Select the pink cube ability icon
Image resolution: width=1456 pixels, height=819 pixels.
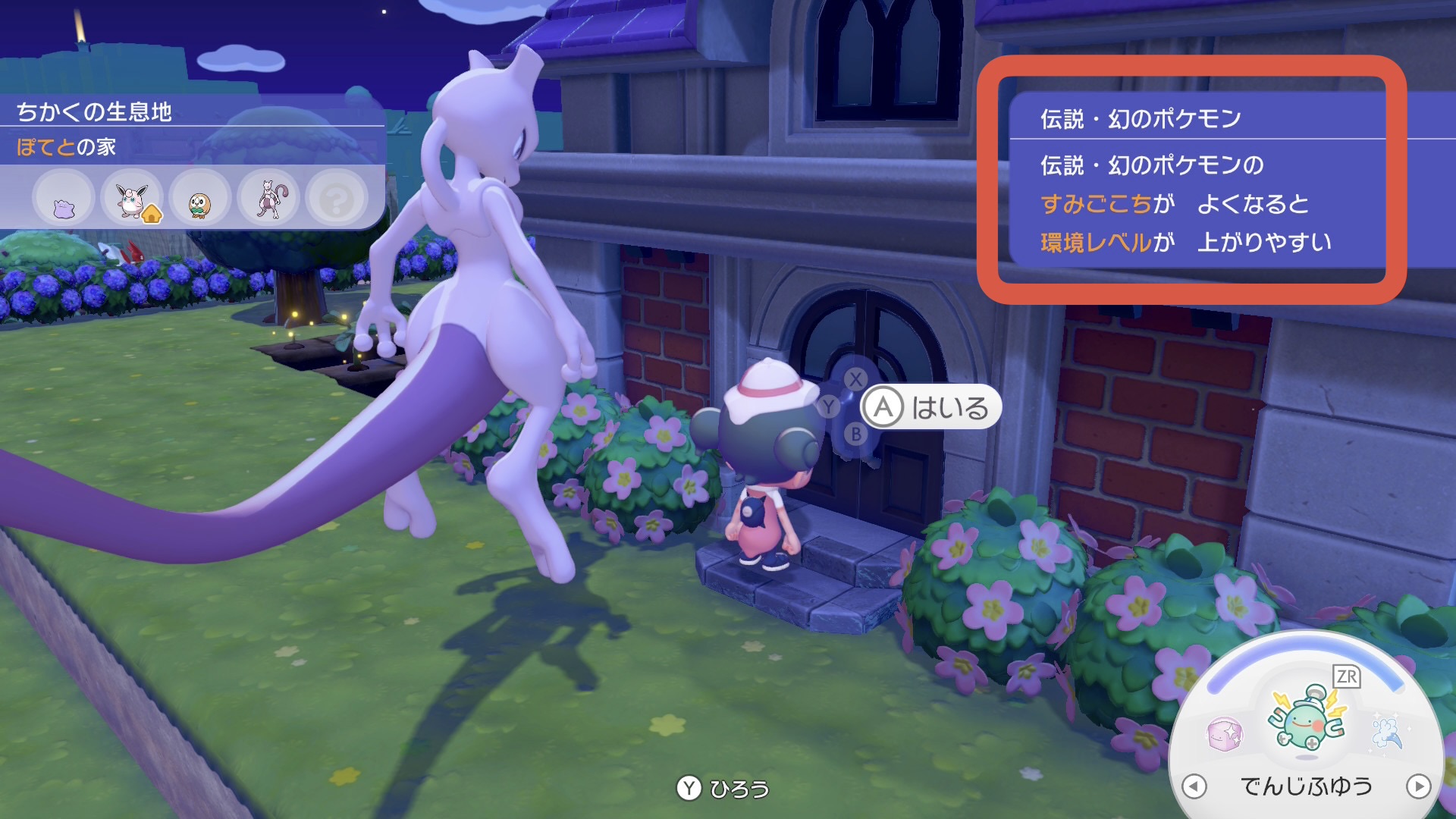click(1224, 734)
